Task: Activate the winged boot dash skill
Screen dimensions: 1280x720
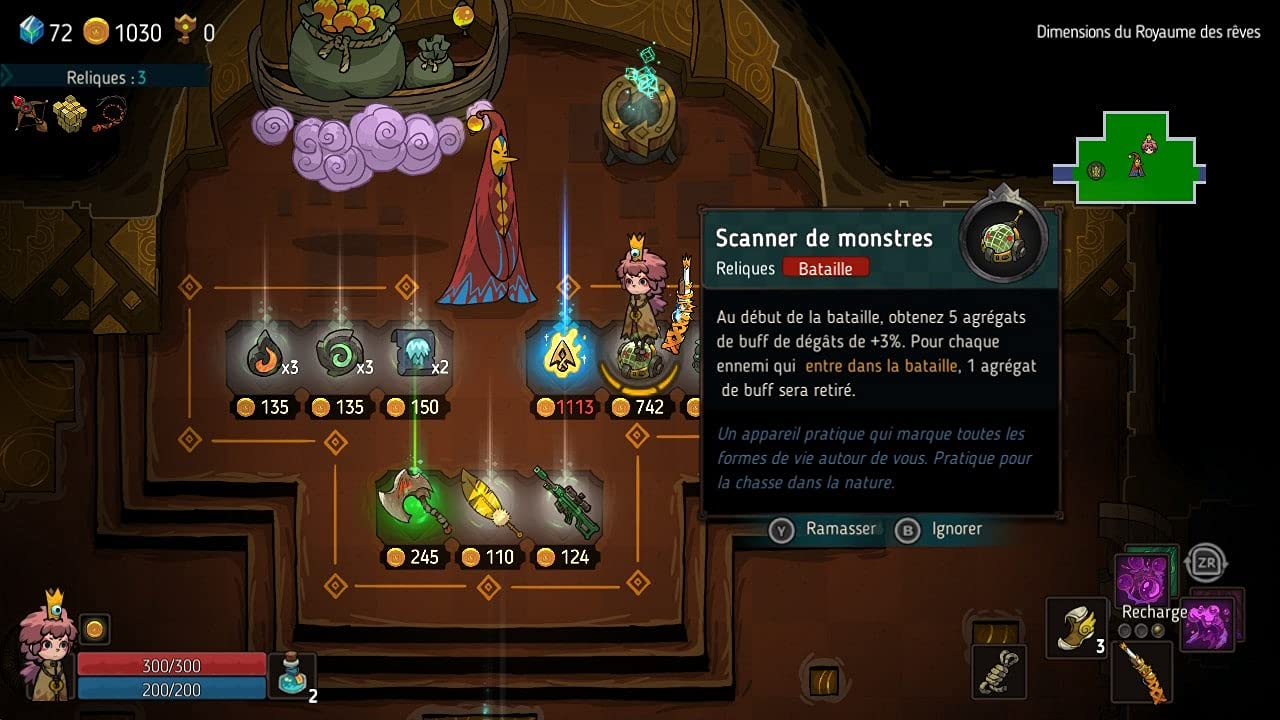Action: coord(1075,627)
